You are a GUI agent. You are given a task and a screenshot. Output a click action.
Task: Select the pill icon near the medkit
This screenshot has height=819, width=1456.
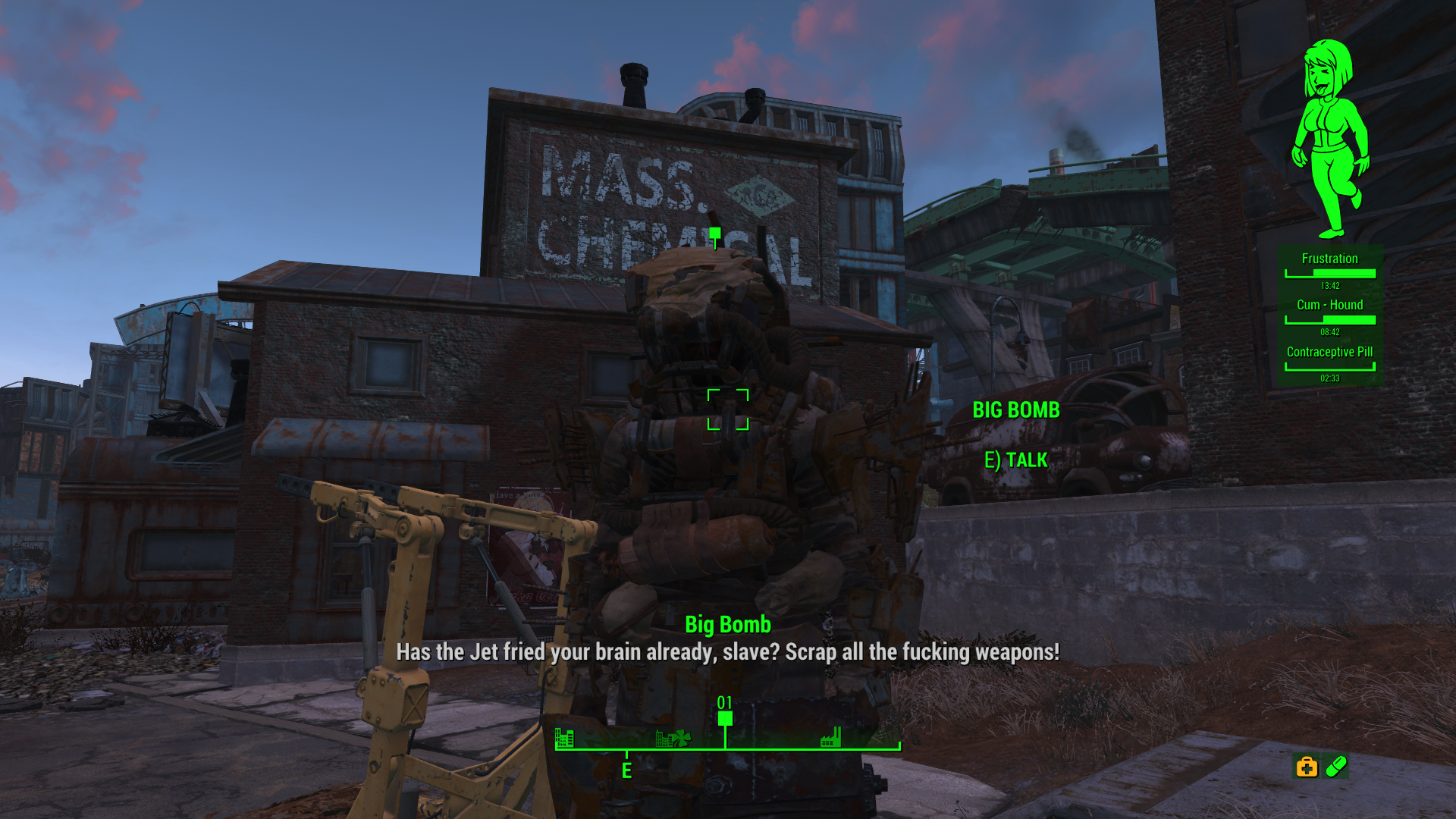click(1336, 767)
